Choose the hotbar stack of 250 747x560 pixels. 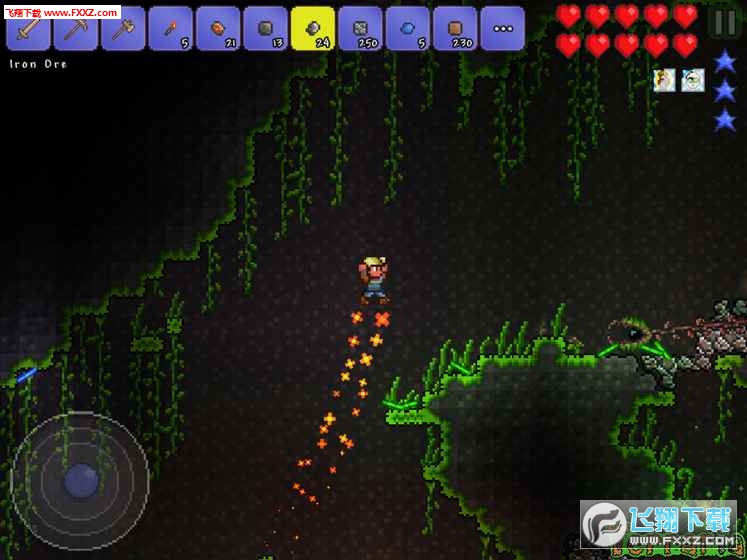360,28
